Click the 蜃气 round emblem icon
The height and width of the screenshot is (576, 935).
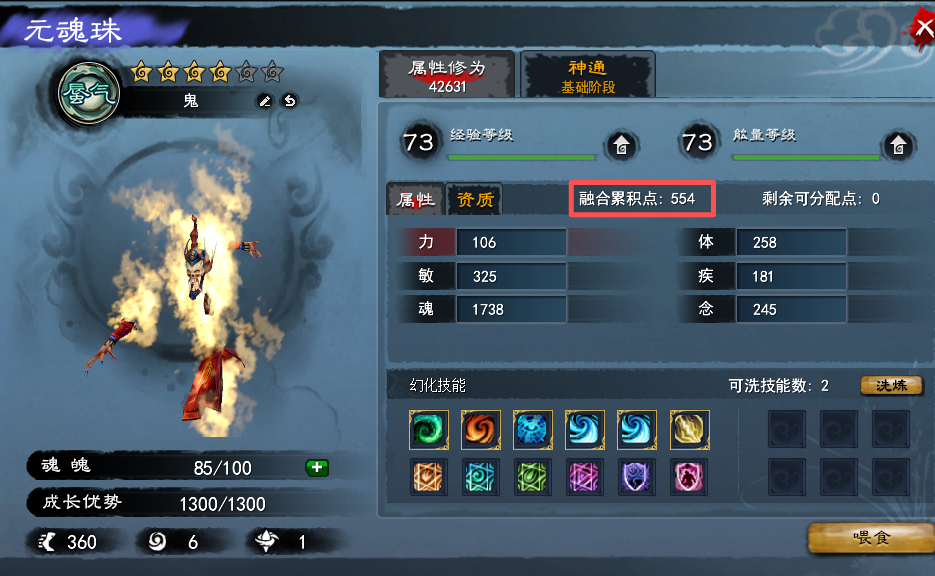click(89, 94)
